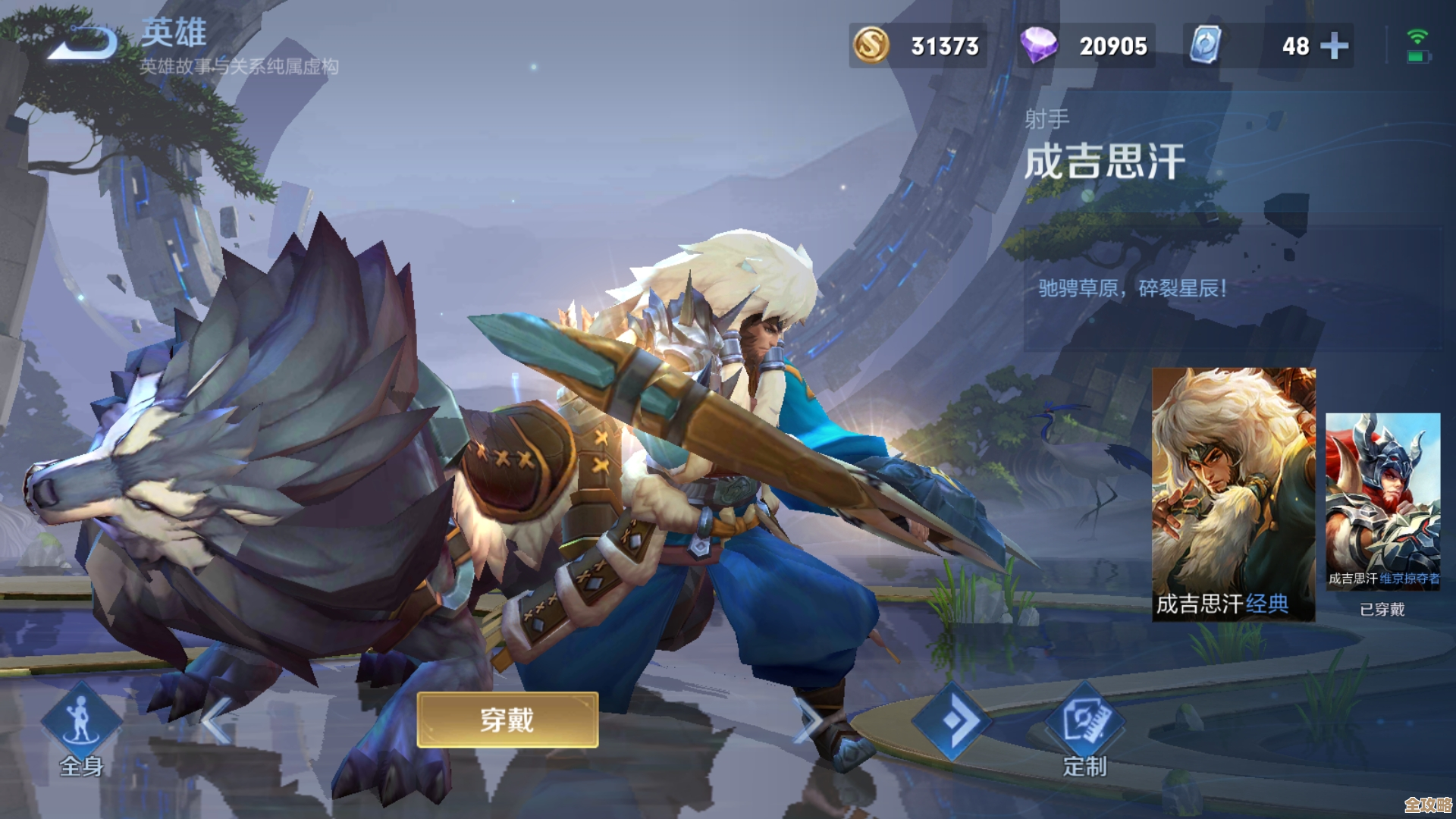Tap the blue diamond arrow icon
This screenshot has height=819, width=1456.
pos(952,720)
